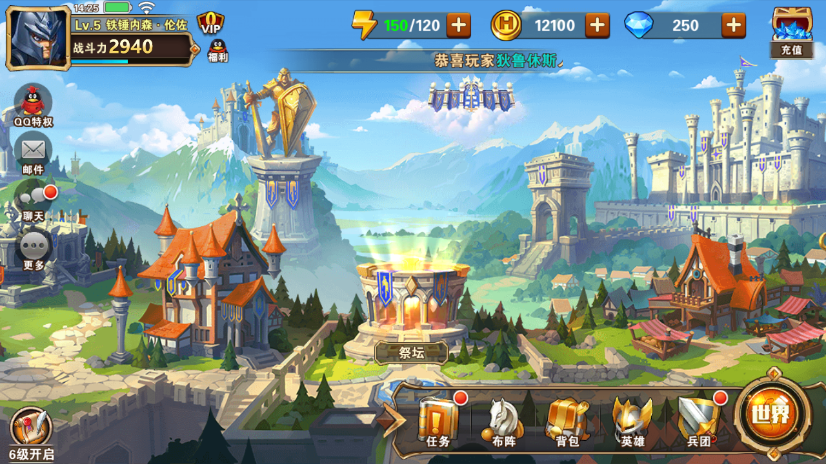View the 英雄 heroes screen
Screen dimensions: 826x464
tap(632, 419)
